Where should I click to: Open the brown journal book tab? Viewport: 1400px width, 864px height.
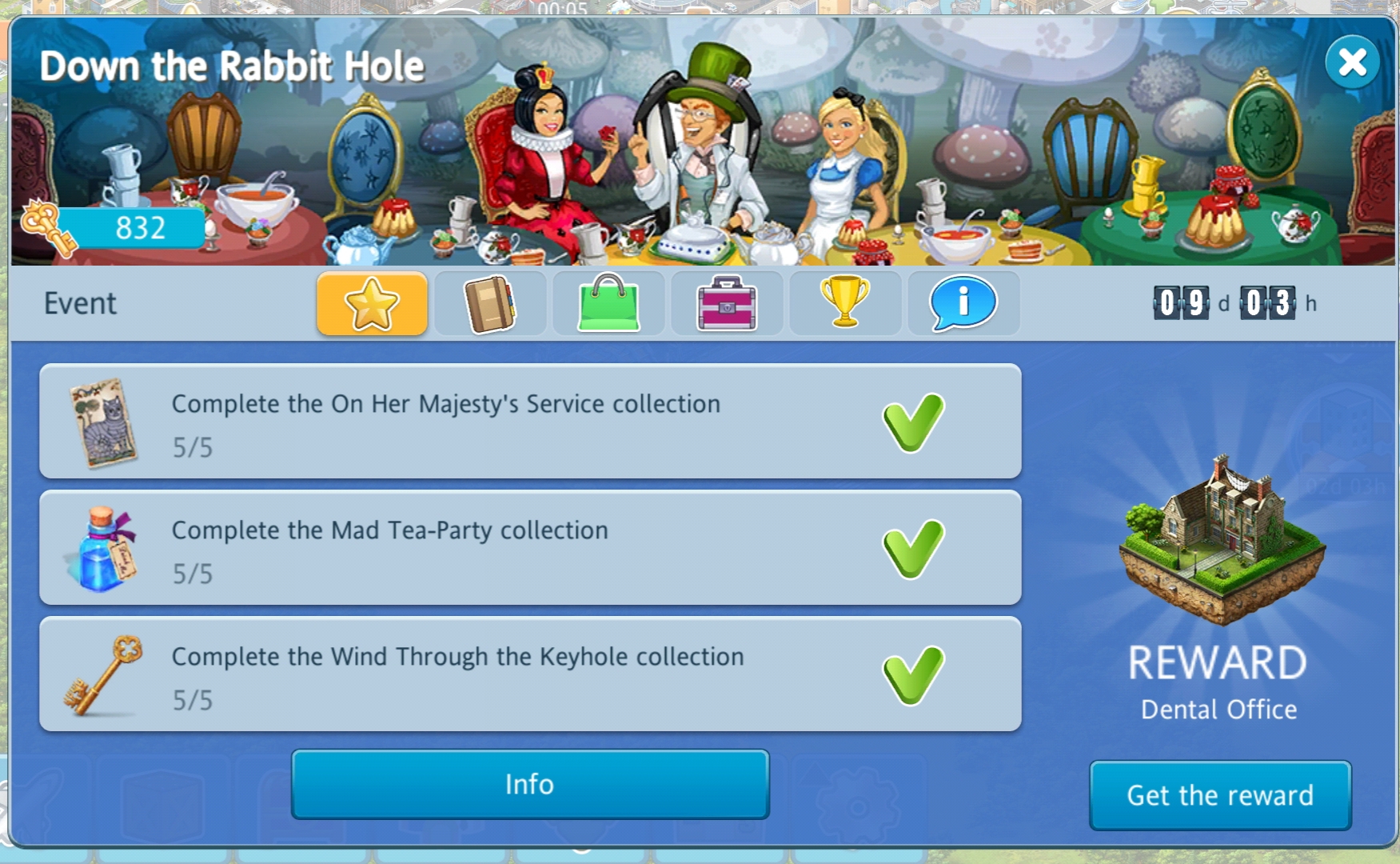coord(490,303)
